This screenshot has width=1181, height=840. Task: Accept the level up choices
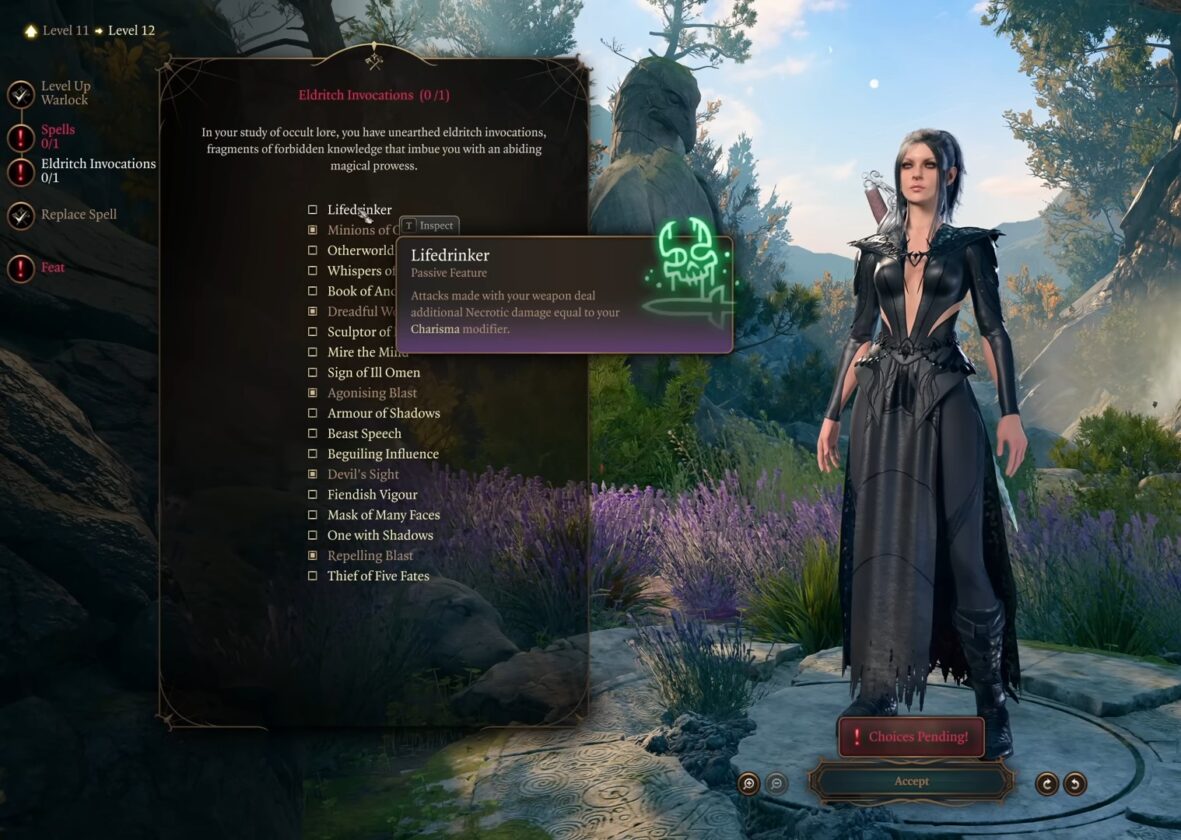[911, 781]
